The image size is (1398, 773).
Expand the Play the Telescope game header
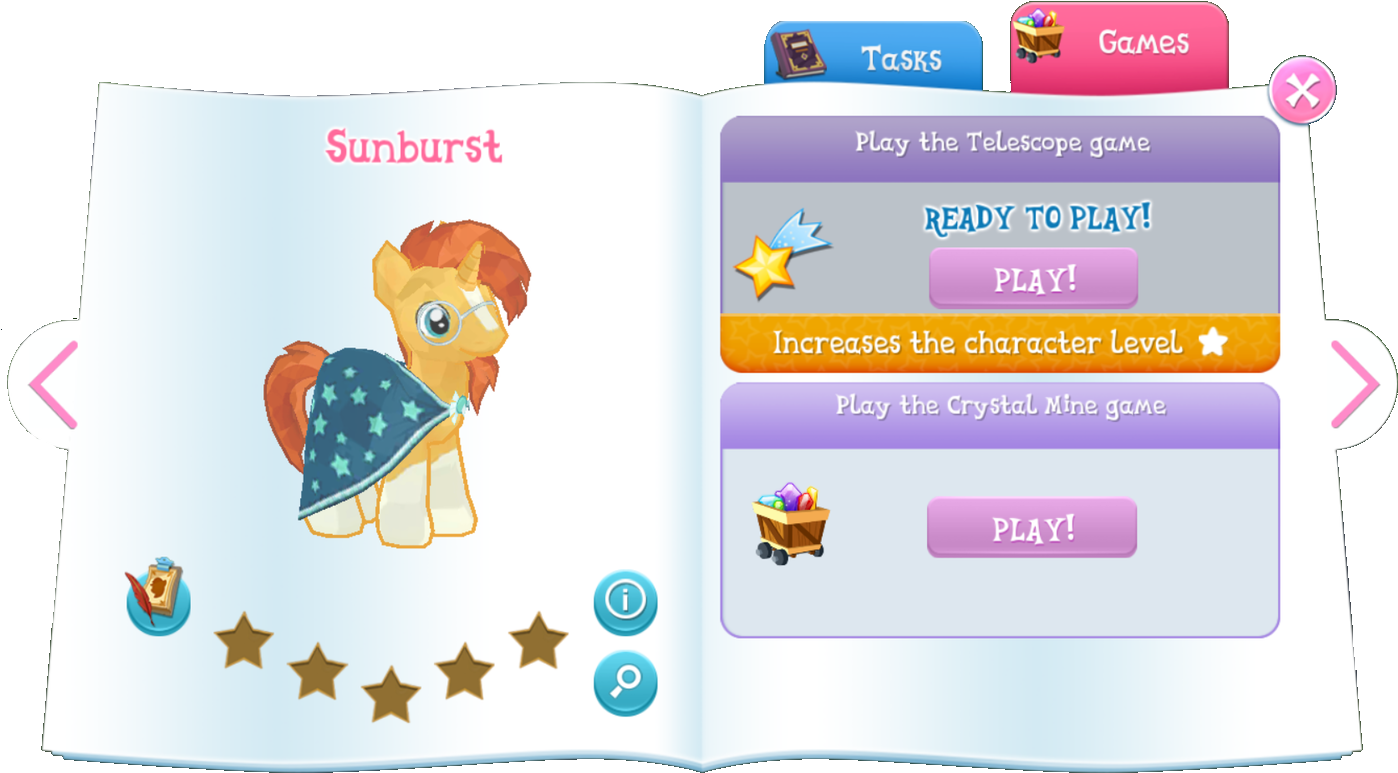click(1001, 142)
